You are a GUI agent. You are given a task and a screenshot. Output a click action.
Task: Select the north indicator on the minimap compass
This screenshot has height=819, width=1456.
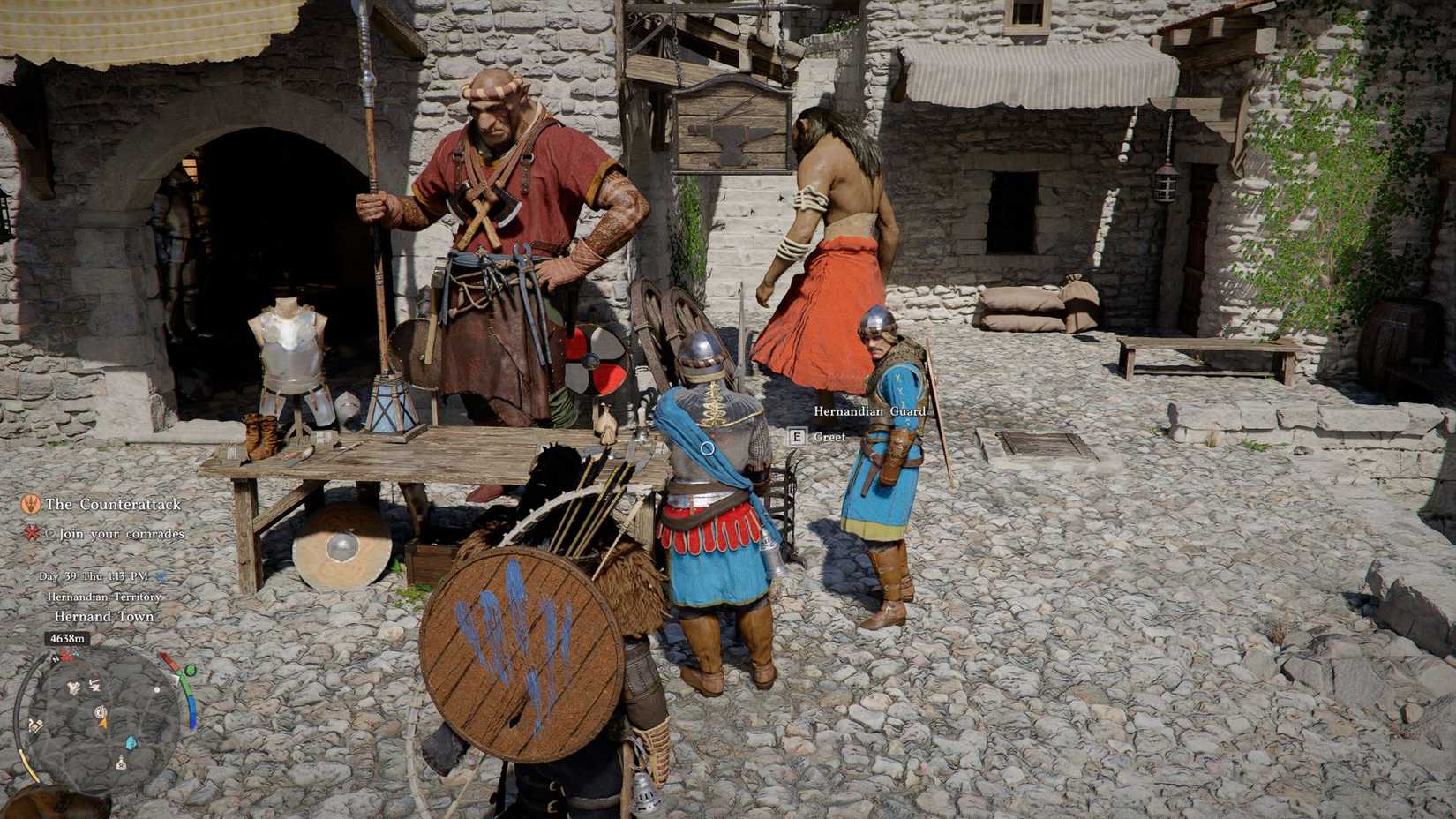coord(54,659)
